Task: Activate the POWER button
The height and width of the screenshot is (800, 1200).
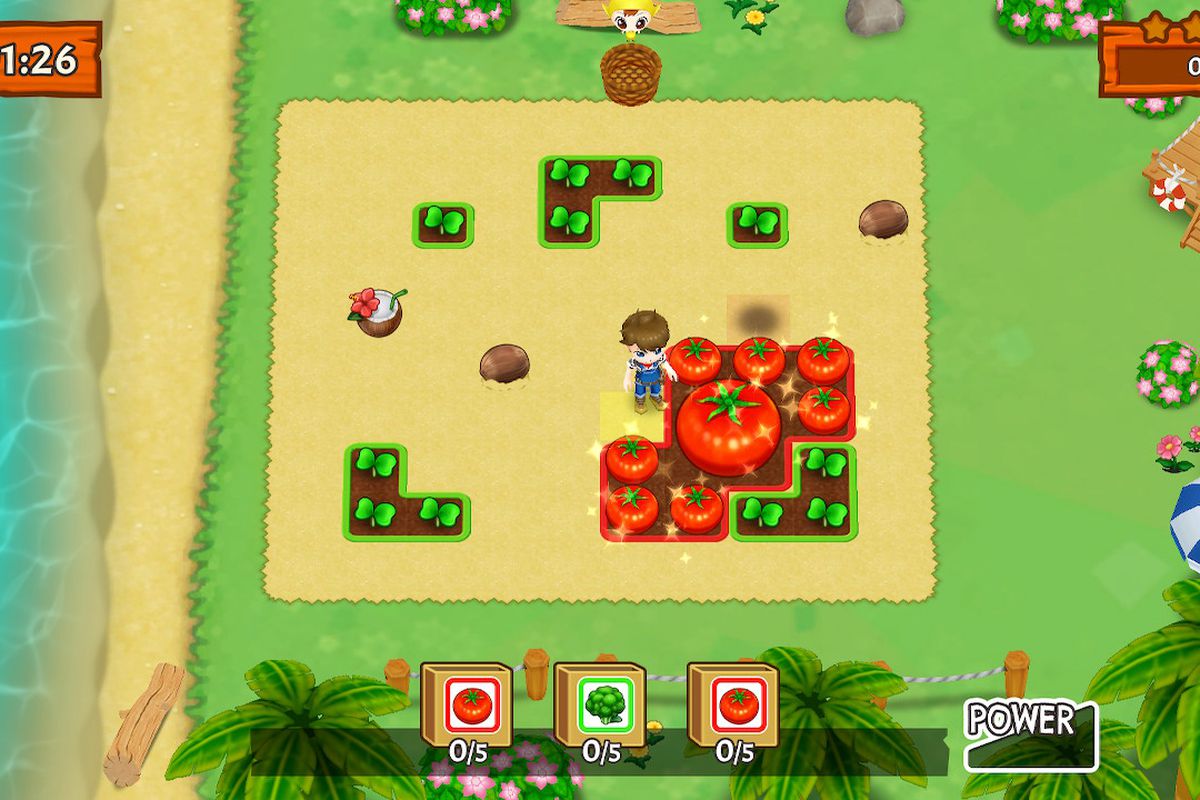Action: (x=1030, y=734)
